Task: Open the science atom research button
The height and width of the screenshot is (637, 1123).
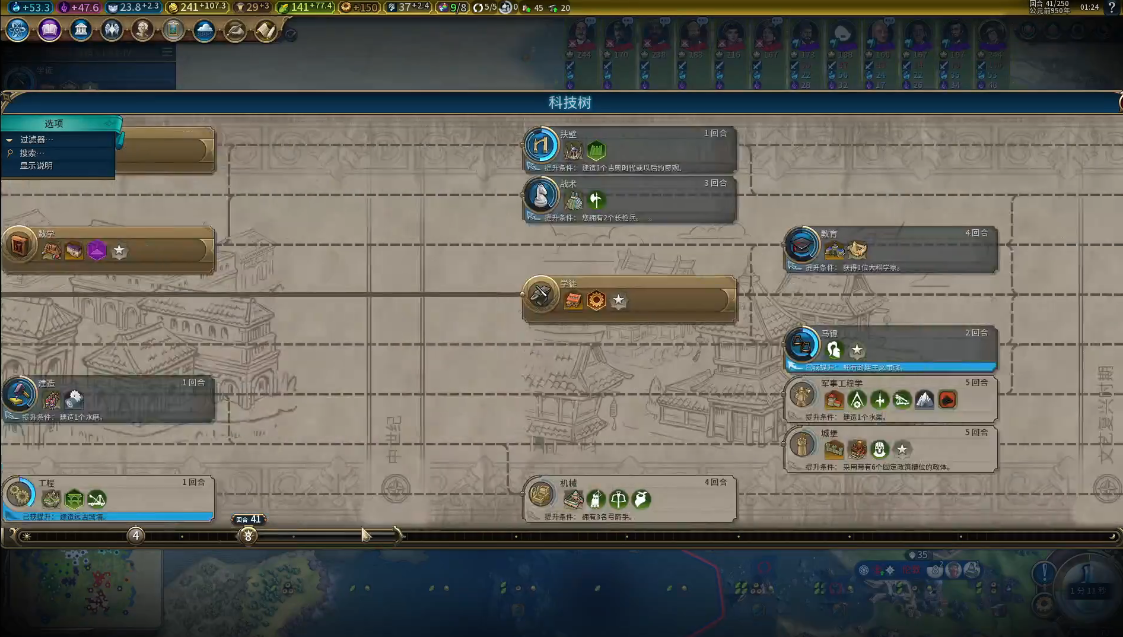Action: click(18, 30)
